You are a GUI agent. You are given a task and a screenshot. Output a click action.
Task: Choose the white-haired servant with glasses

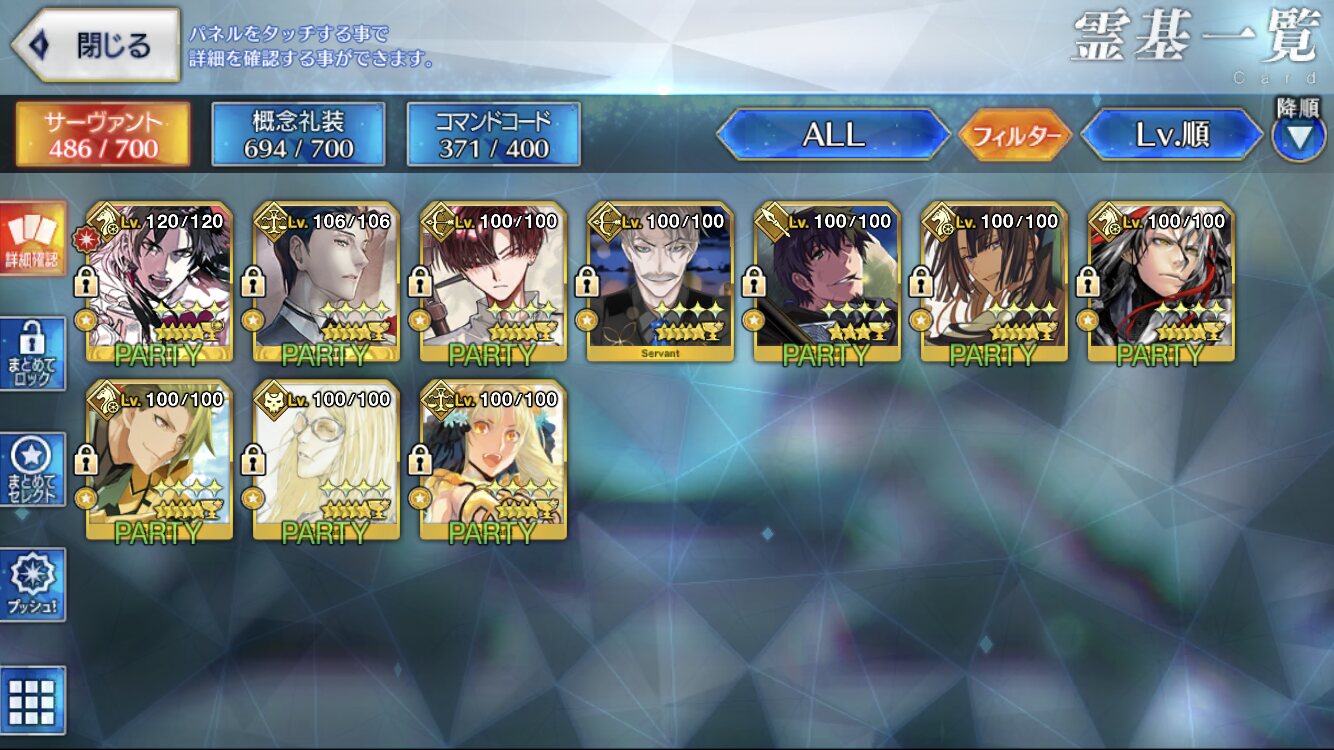pyautogui.click(x=326, y=460)
